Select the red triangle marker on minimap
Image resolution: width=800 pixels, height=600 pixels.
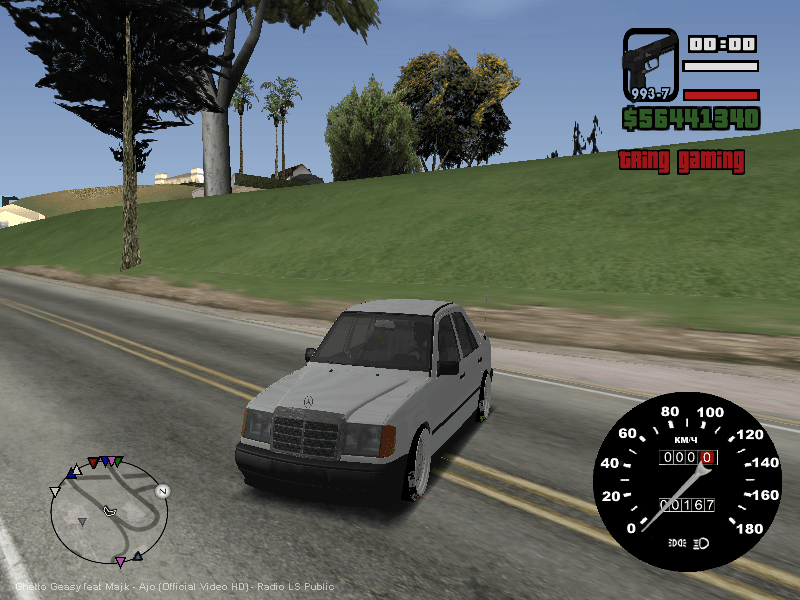point(93,463)
